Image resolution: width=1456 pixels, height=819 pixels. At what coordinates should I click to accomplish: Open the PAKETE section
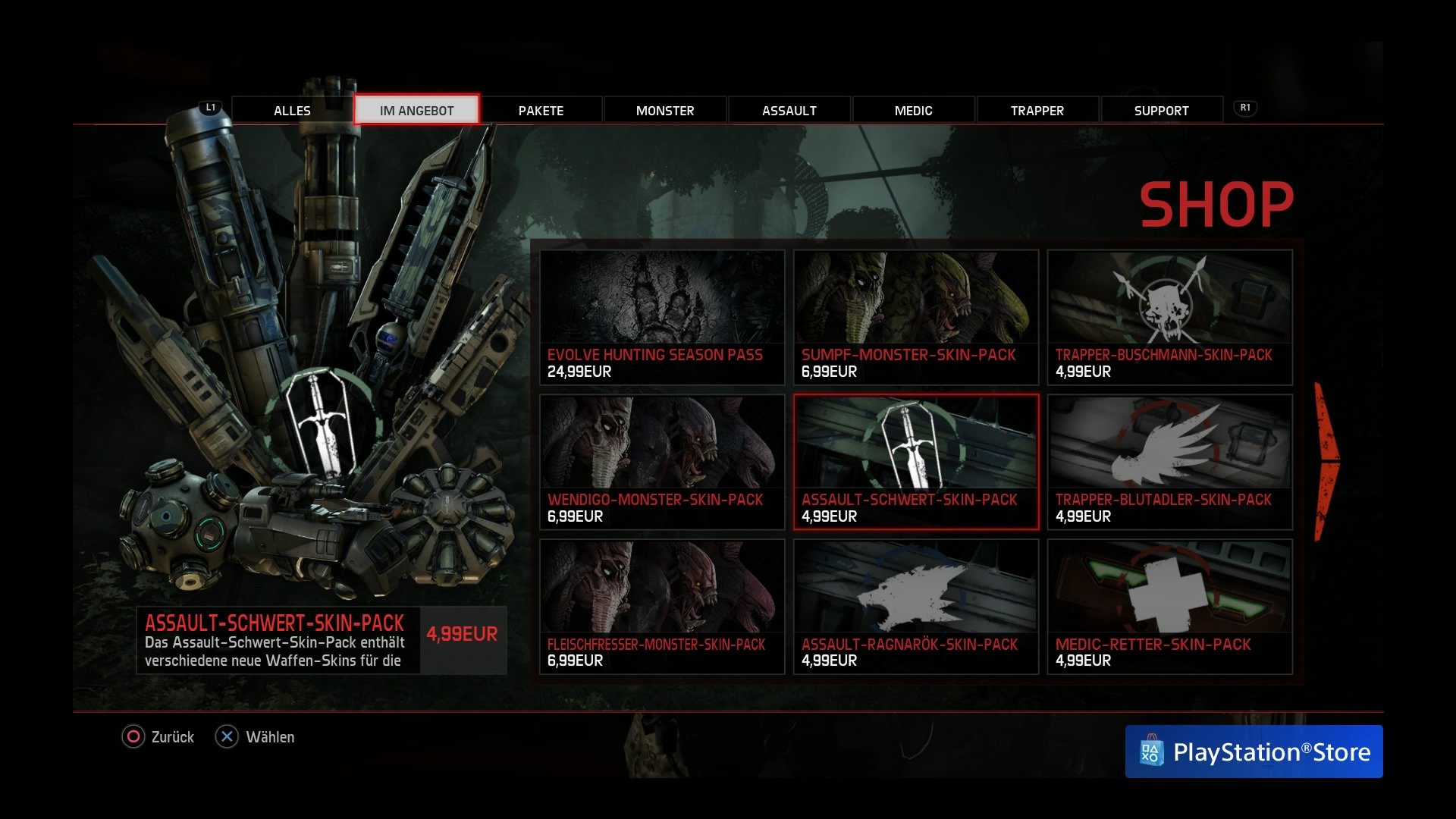pos(540,110)
